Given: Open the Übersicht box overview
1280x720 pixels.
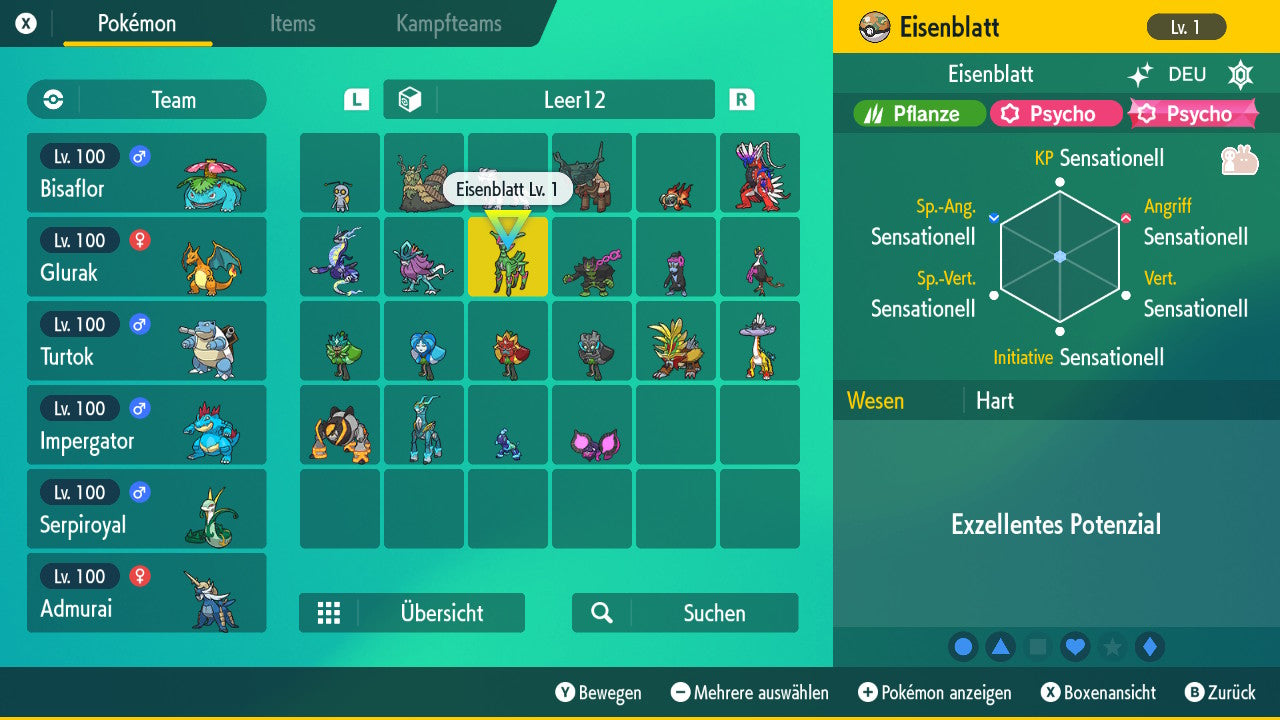Looking at the screenshot, I should pos(412,613).
